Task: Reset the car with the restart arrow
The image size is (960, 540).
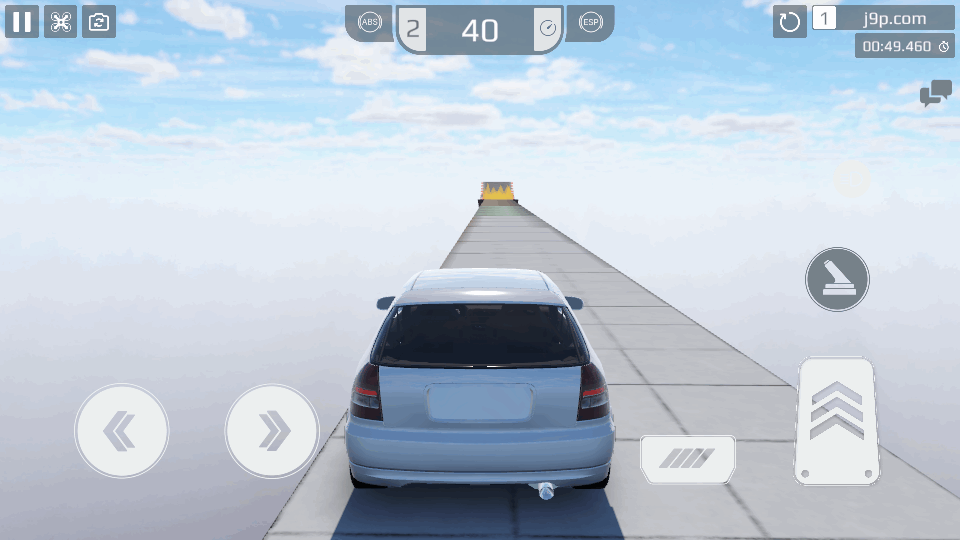Action: [790, 21]
